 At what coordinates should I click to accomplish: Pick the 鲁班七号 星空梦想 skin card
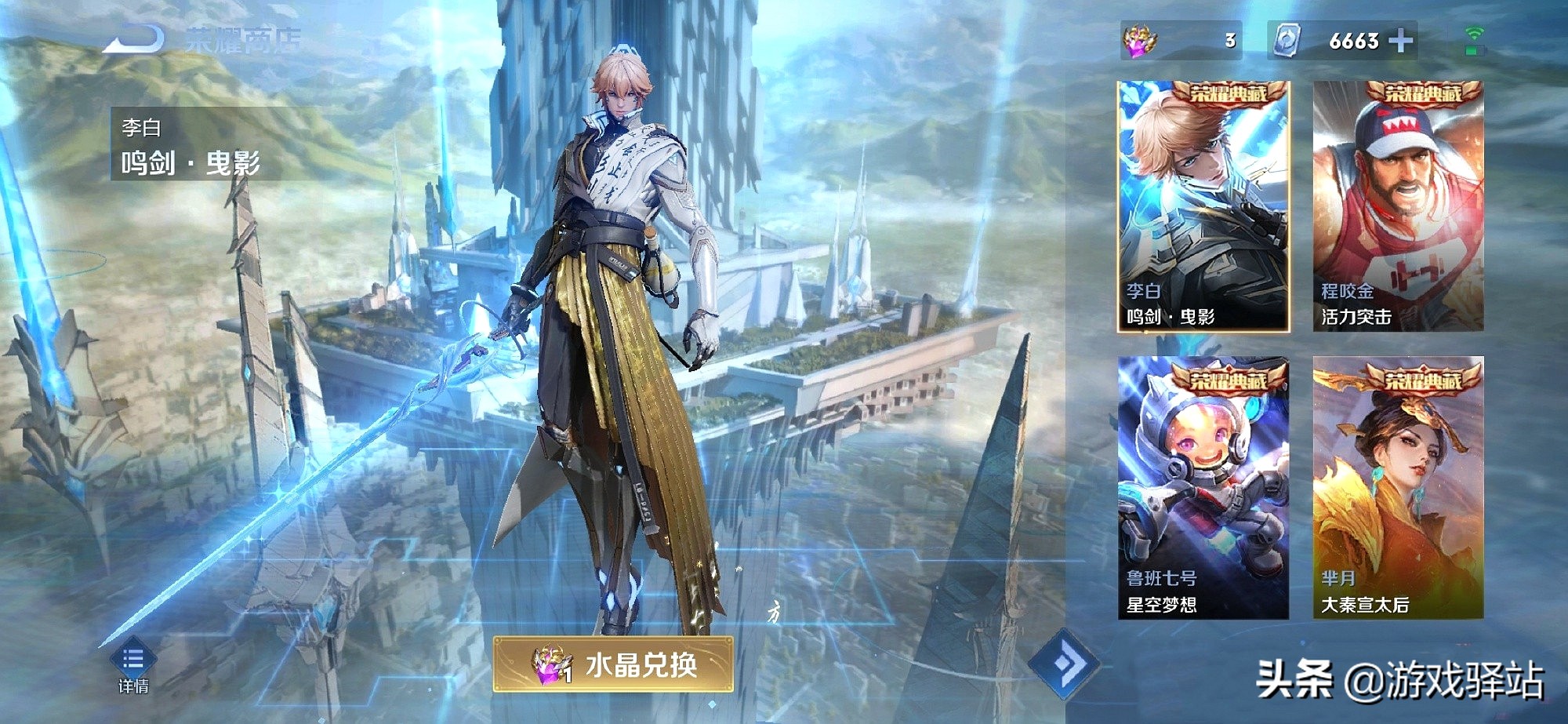(1203, 488)
